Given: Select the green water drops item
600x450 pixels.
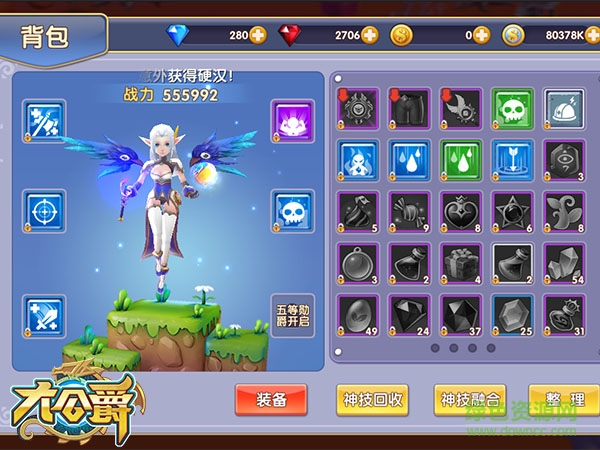Looking at the screenshot, I should 460,160.
